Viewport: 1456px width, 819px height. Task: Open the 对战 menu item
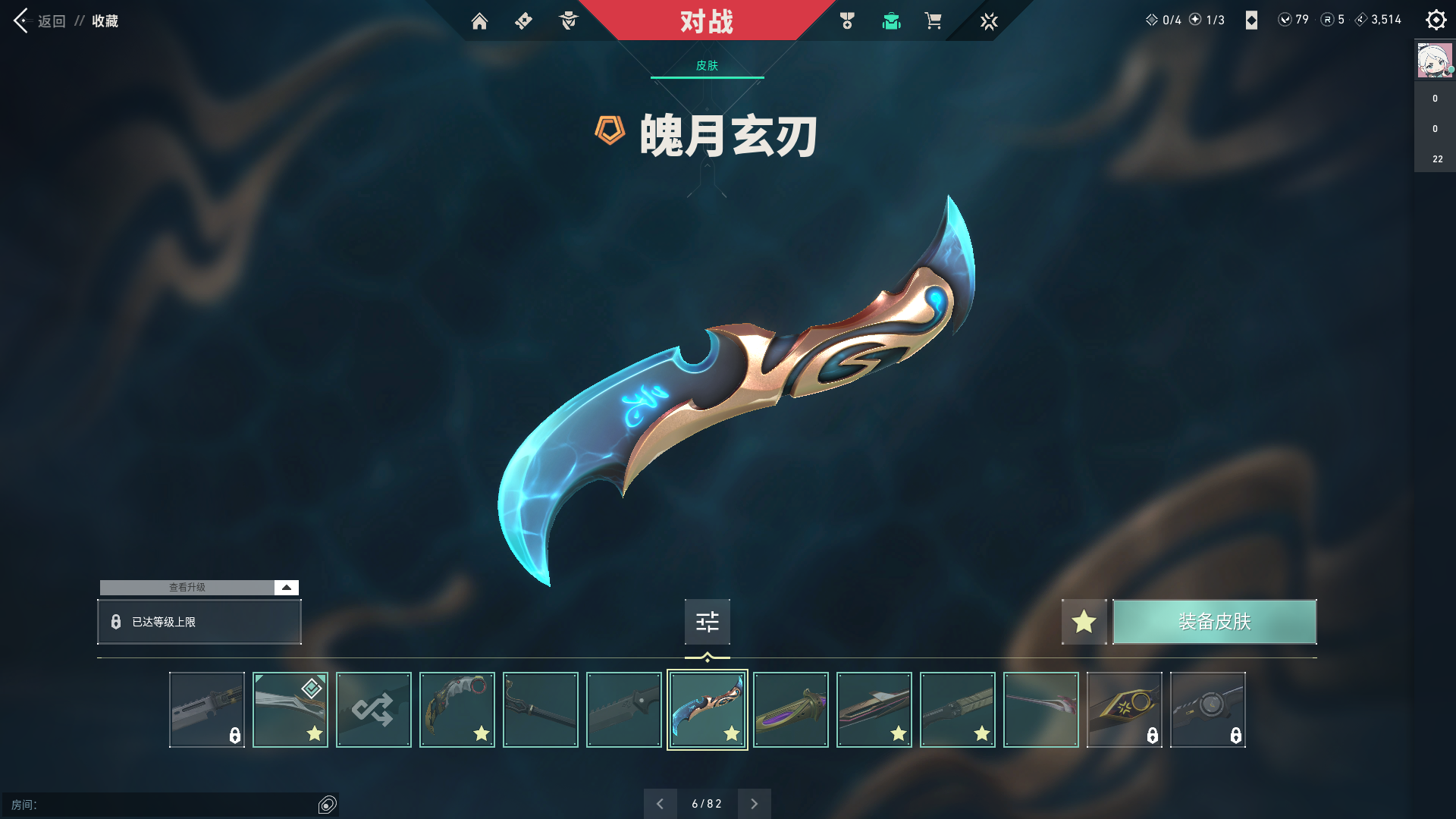pyautogui.click(x=707, y=22)
